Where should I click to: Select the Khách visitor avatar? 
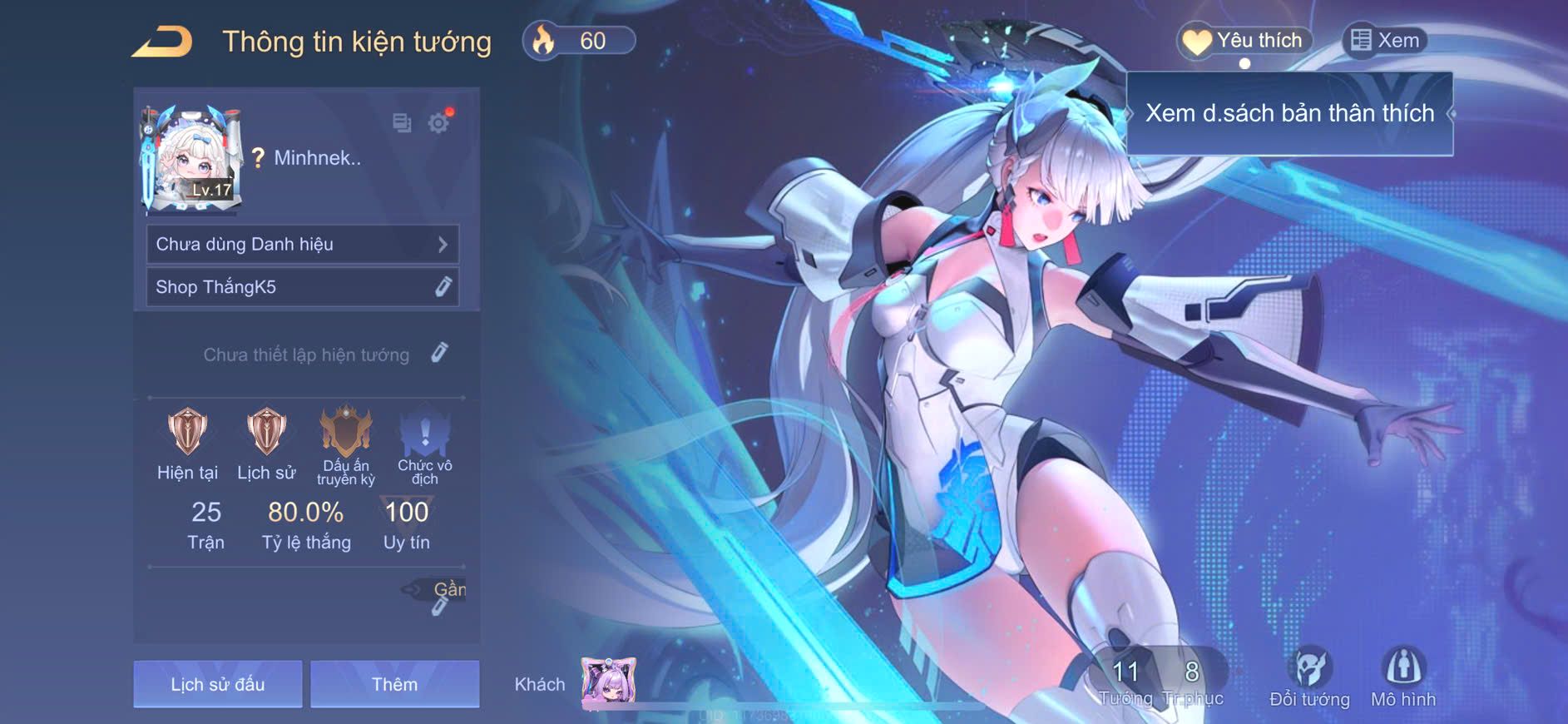click(x=608, y=683)
